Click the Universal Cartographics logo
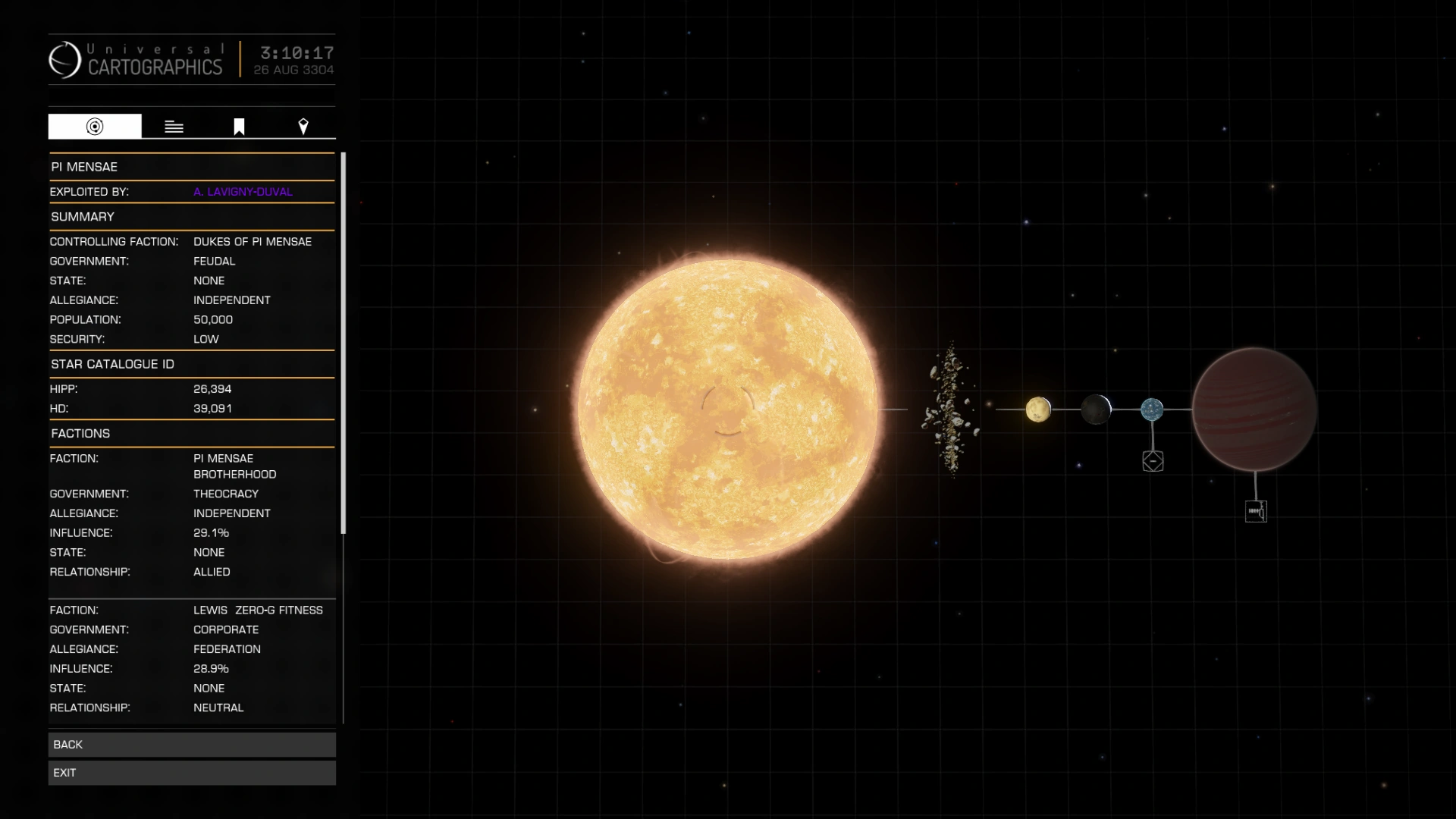Screen dimensions: 1456x819 coord(65,60)
